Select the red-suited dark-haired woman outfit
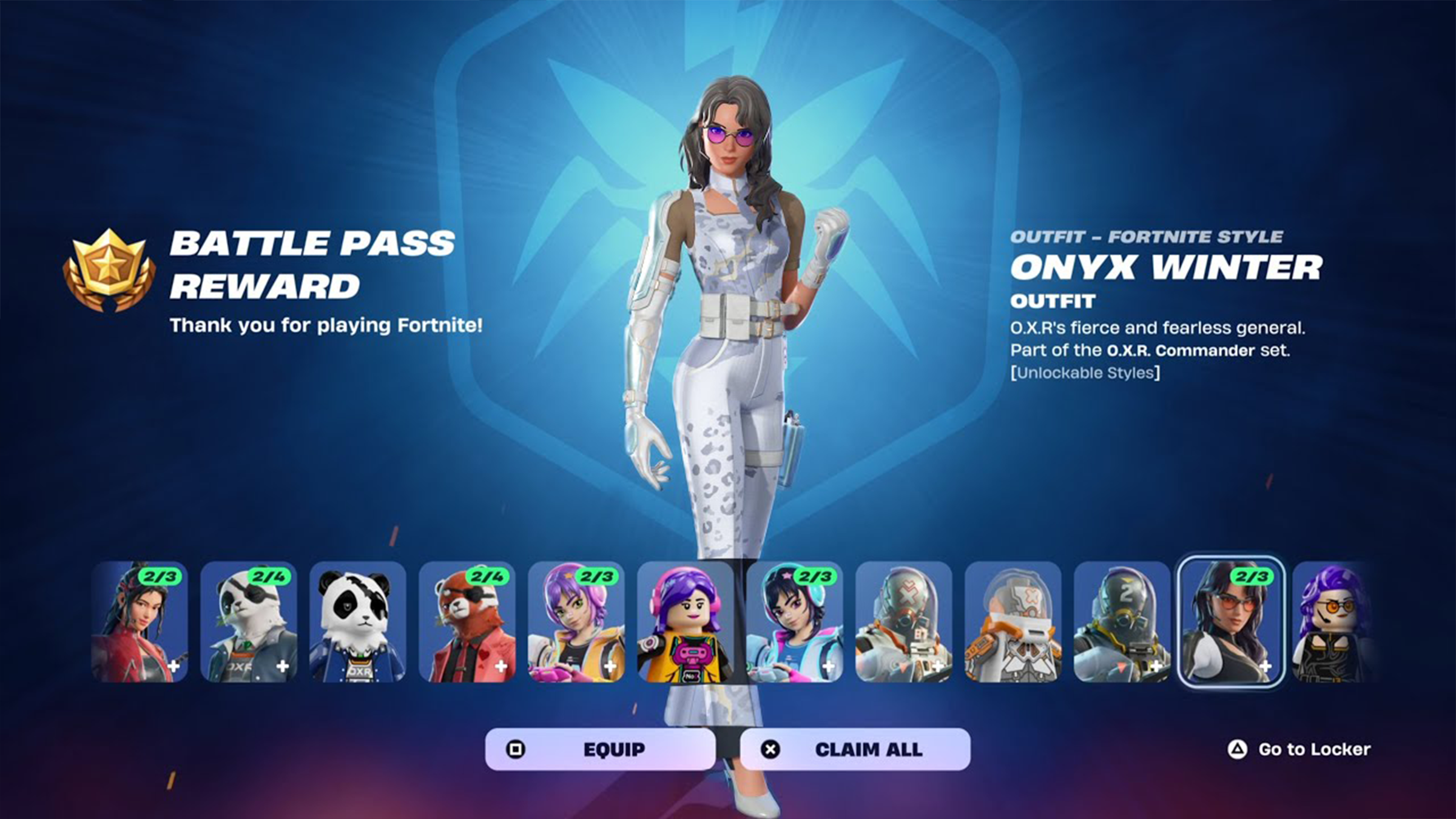Viewport: 1456px width, 819px height. click(140, 622)
